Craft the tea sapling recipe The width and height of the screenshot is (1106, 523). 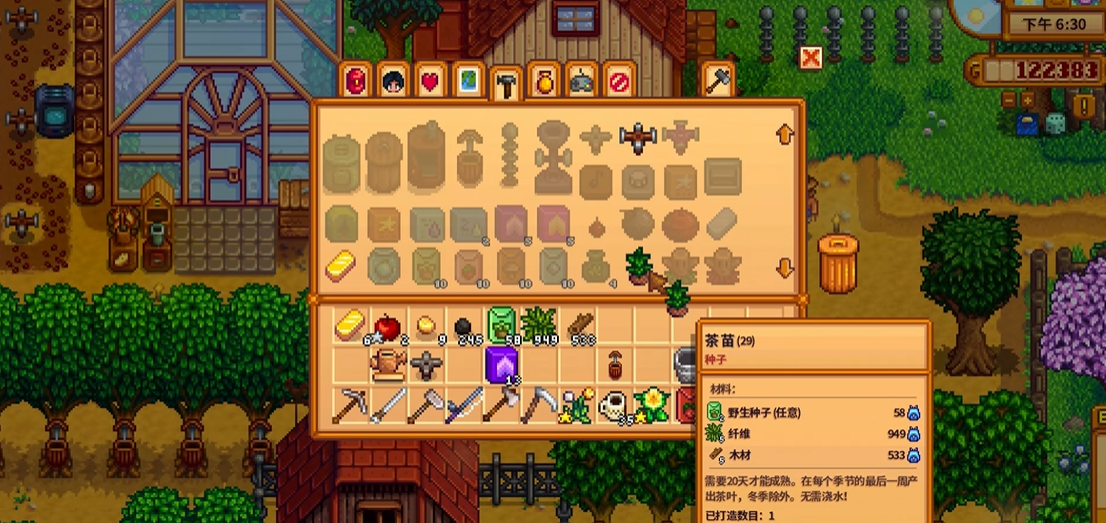(x=638, y=265)
